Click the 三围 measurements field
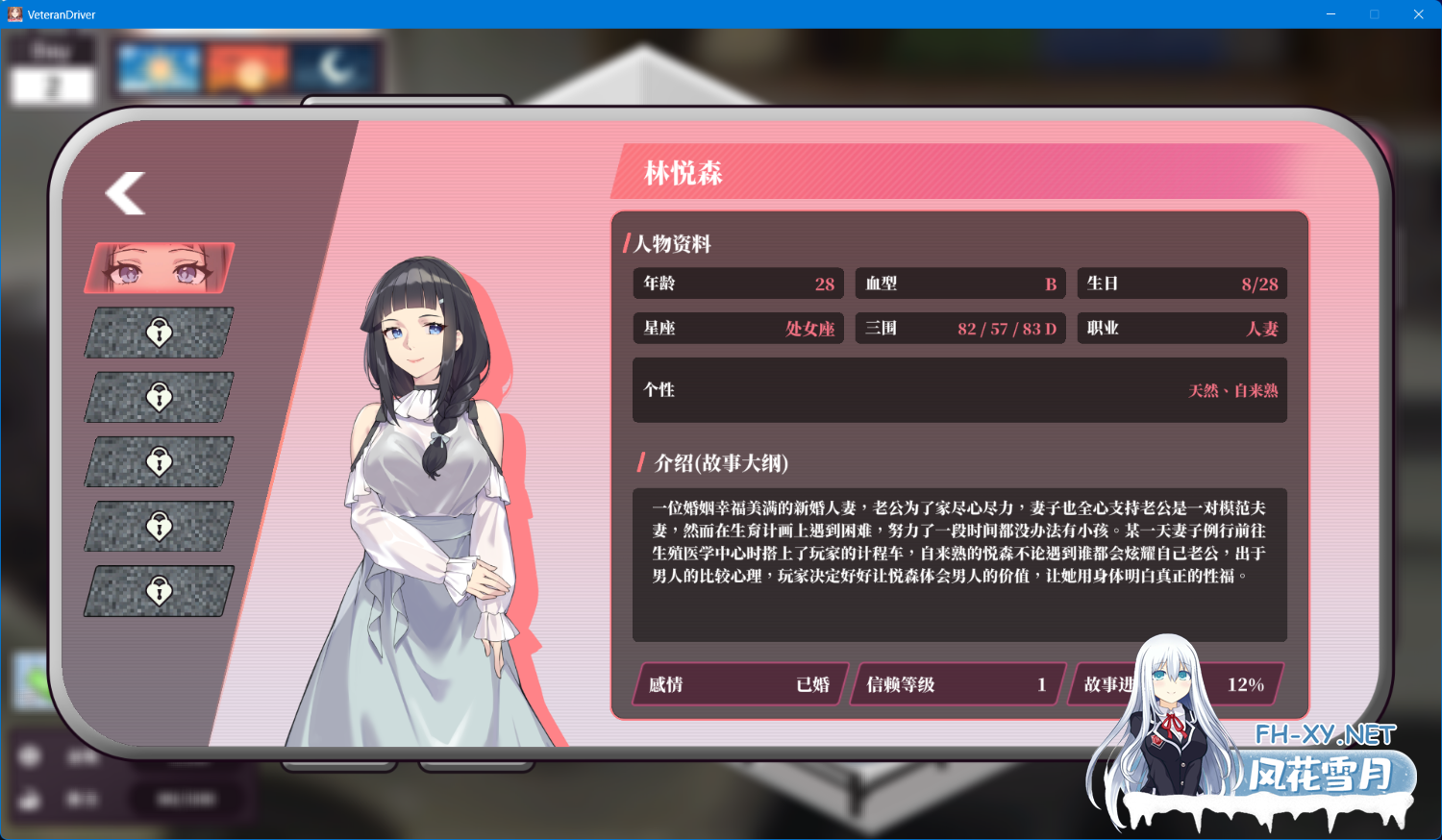Viewport: 1442px width, 840px height. [959, 328]
